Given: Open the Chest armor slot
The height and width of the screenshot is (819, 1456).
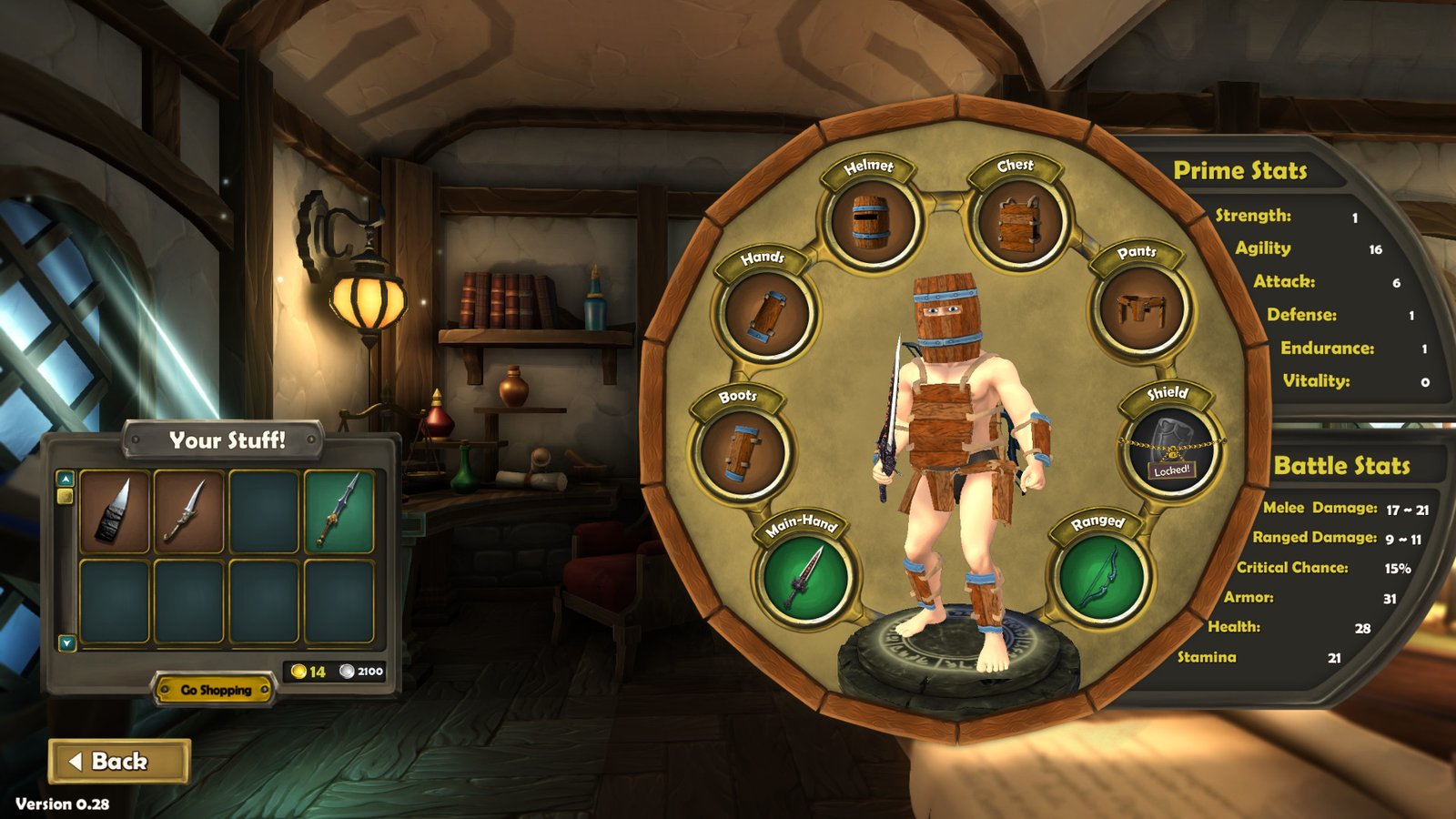Looking at the screenshot, I should pos(1018,222).
